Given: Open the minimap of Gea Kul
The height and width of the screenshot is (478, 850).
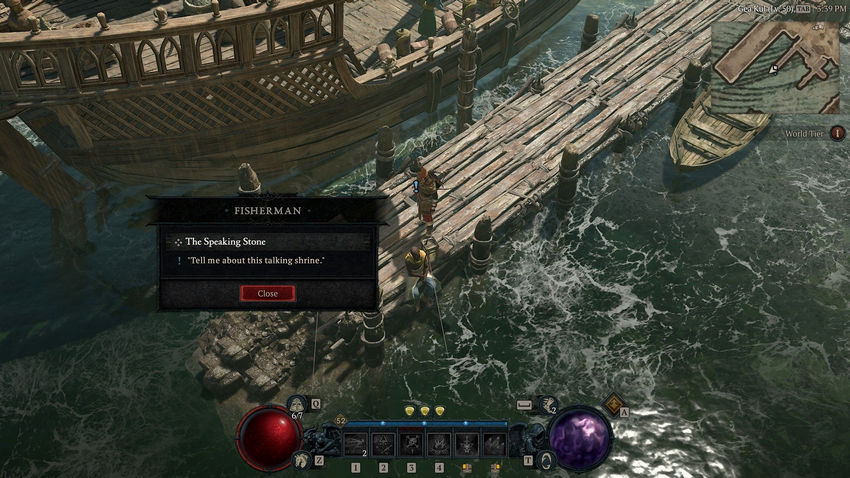Looking at the screenshot, I should (774, 66).
